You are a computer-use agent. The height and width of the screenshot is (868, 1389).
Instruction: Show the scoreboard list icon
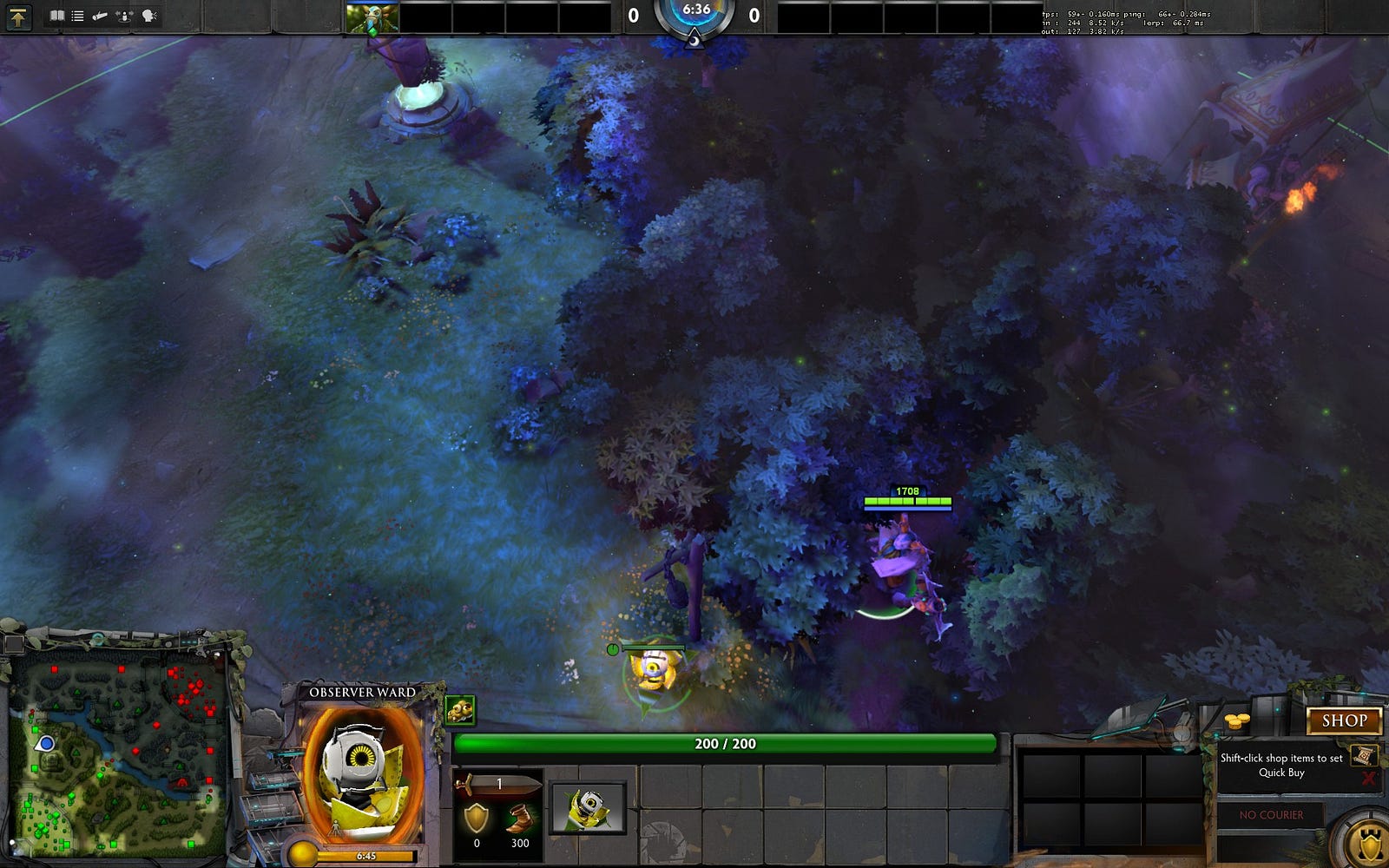click(x=78, y=16)
